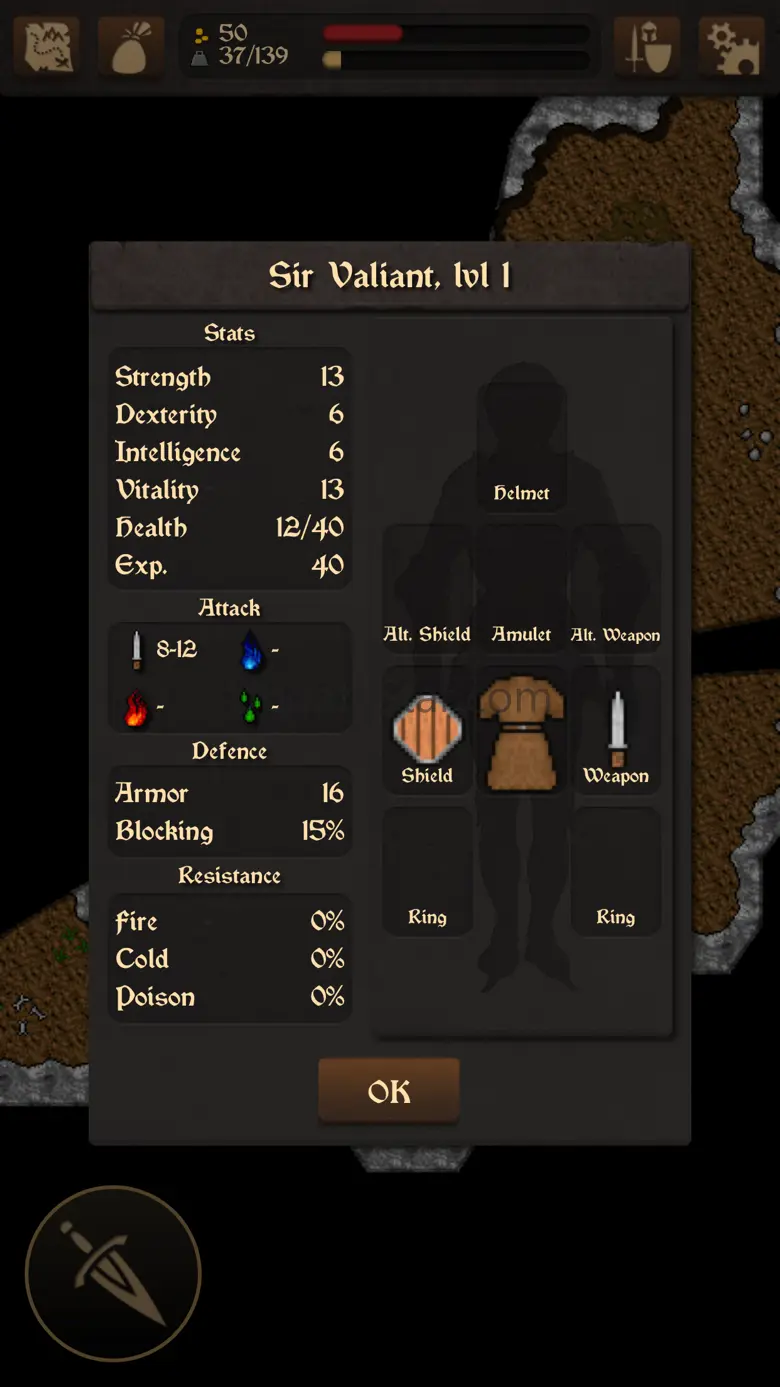Open the dungeon map scroll icon
The height and width of the screenshot is (1387, 780).
click(x=46, y=46)
